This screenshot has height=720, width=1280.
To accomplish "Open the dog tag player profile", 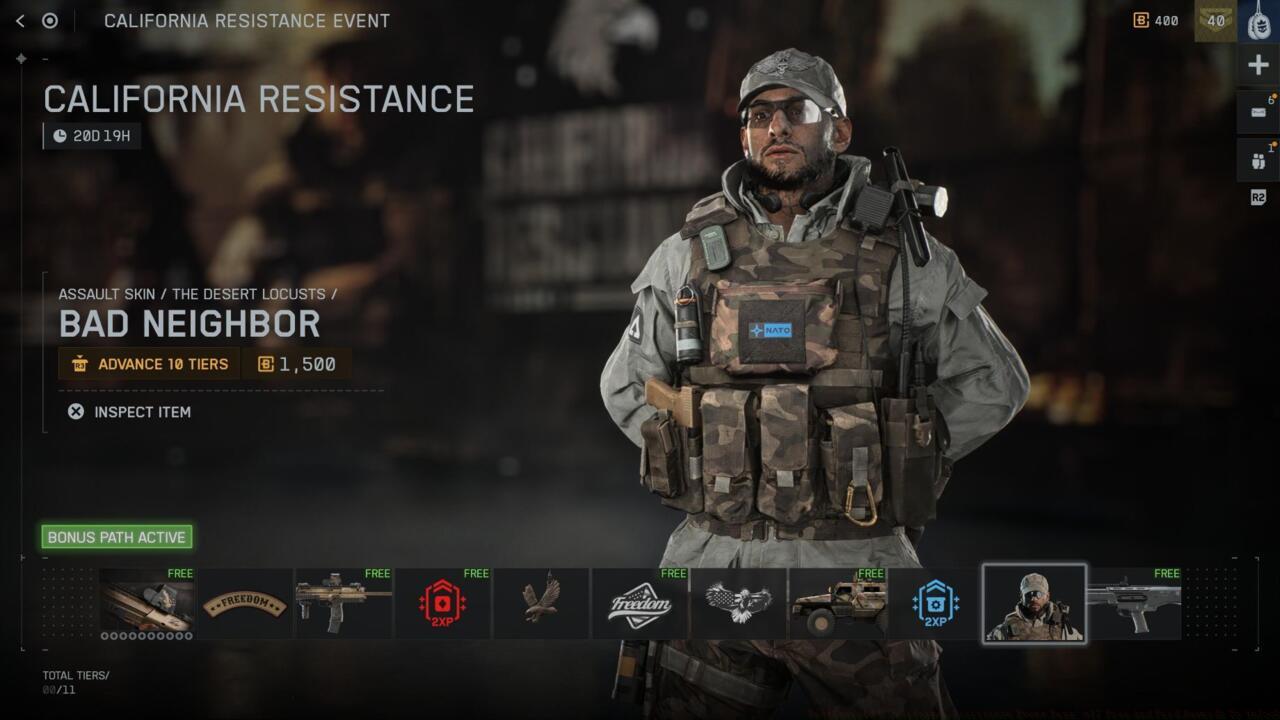I will 1259,21.
